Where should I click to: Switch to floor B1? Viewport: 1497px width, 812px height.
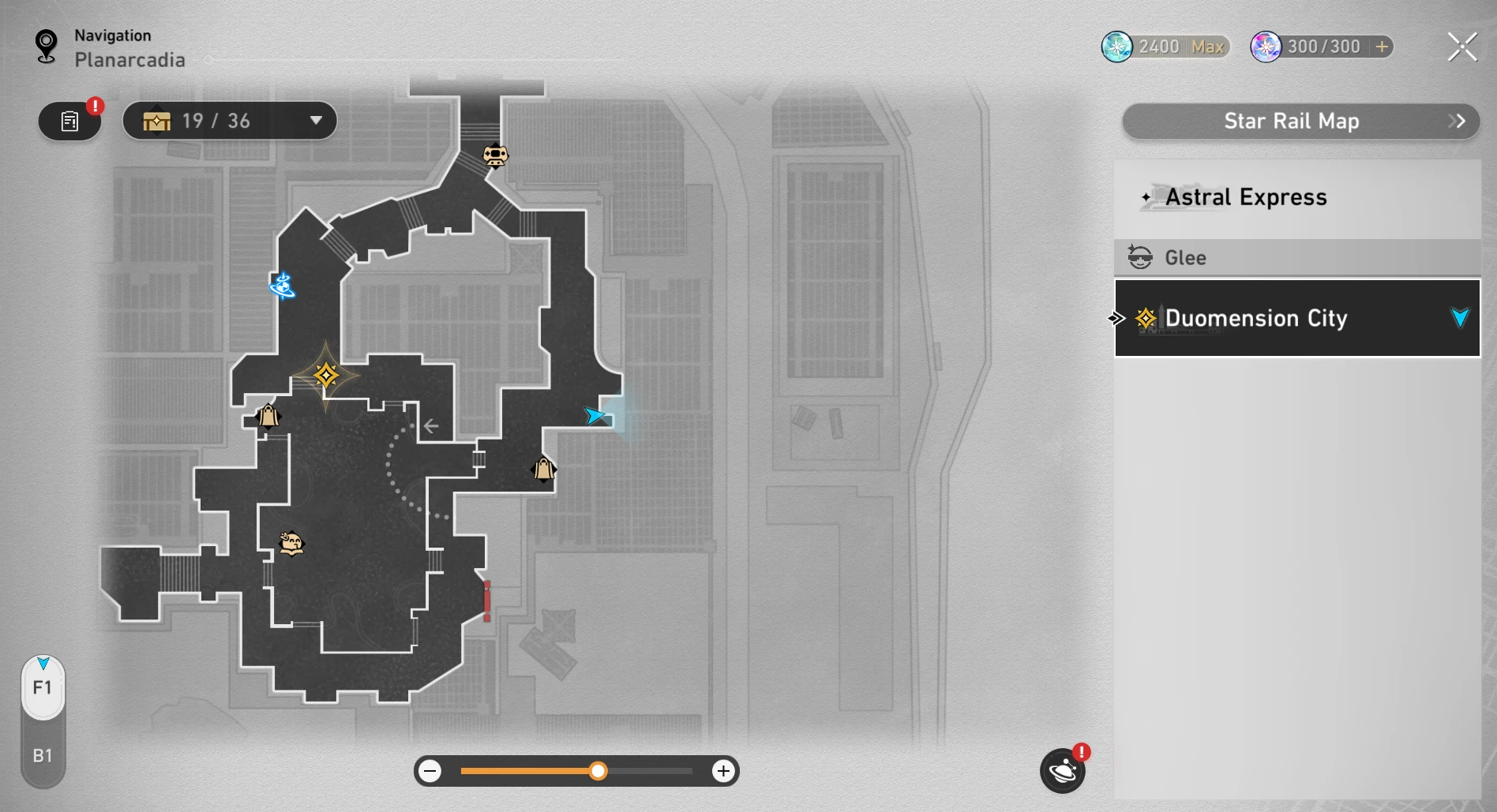coord(43,756)
